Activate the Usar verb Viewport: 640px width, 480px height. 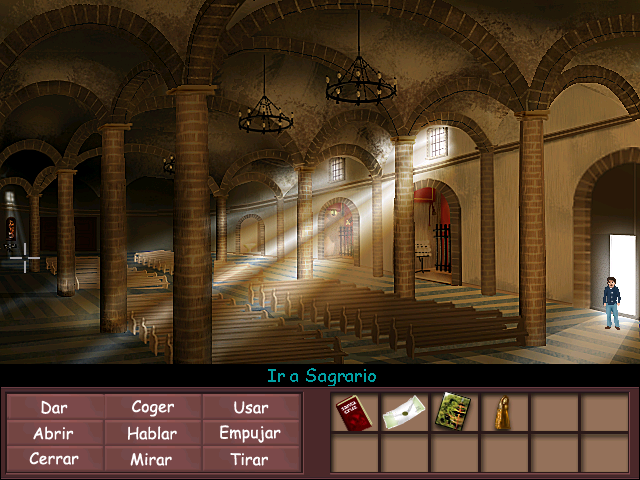(x=250, y=407)
